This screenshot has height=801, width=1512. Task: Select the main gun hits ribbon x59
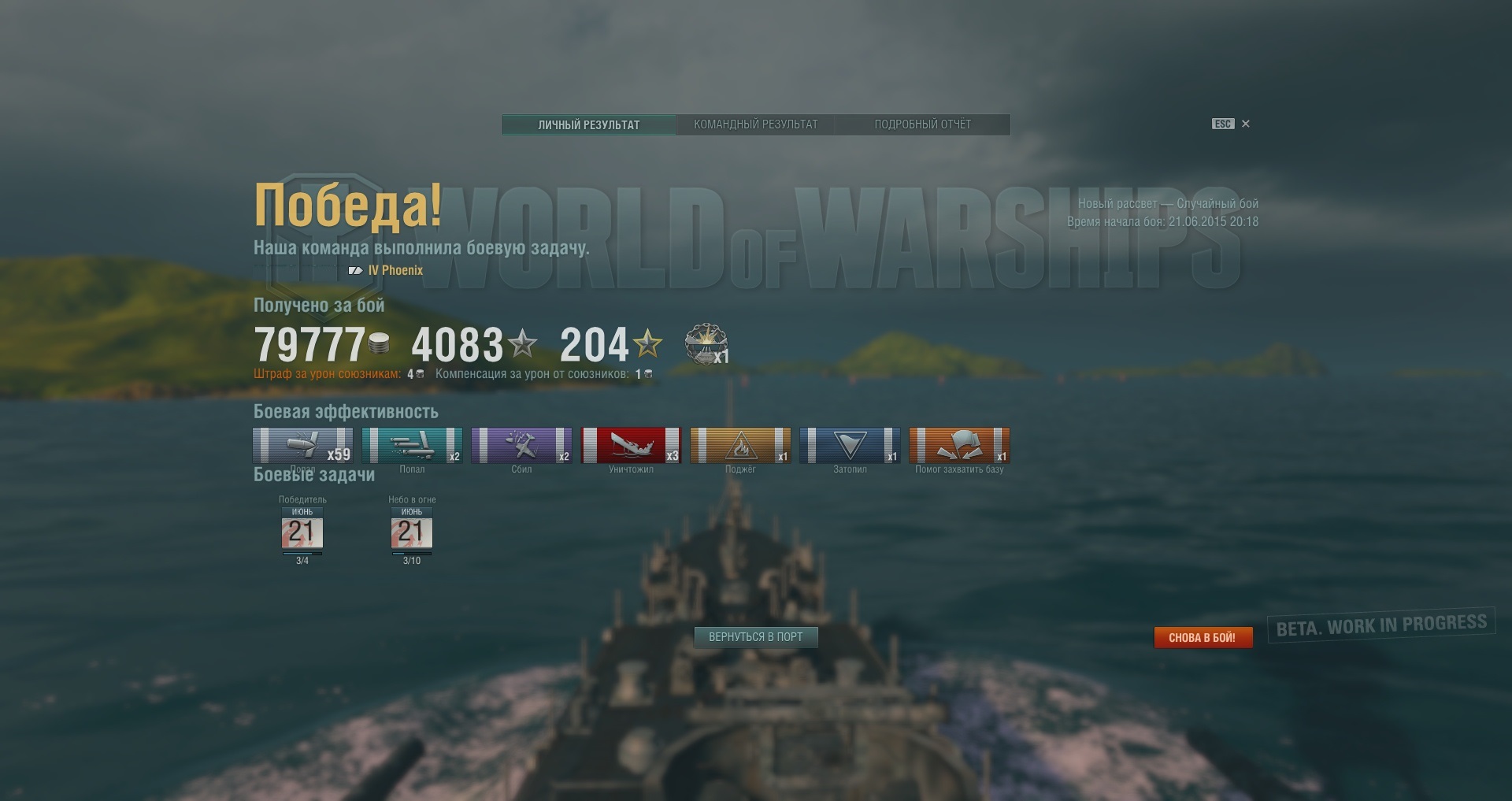[x=302, y=445]
